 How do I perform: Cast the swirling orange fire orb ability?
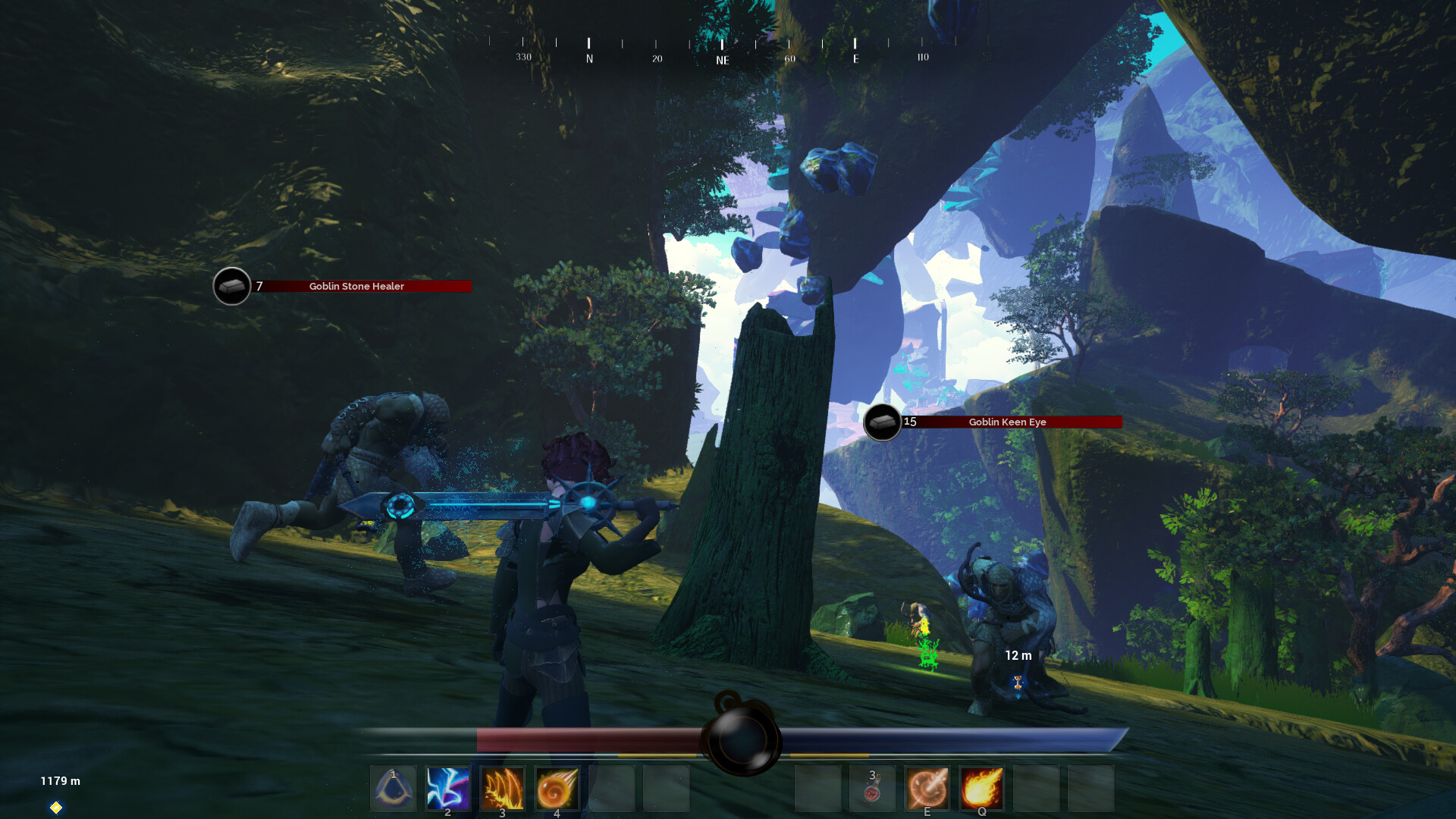(x=557, y=788)
